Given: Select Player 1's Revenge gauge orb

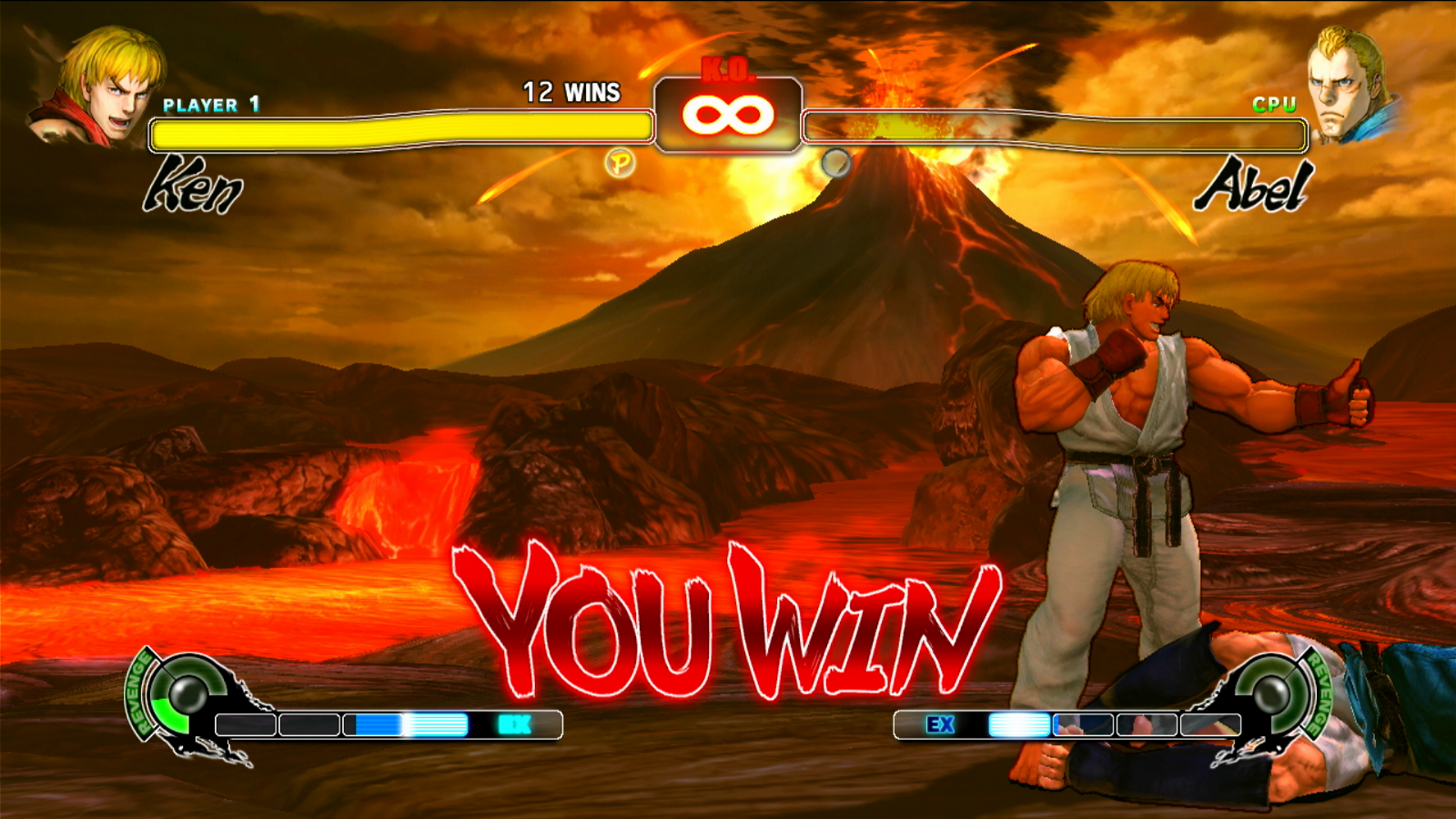Looking at the screenshot, I should click(x=188, y=695).
